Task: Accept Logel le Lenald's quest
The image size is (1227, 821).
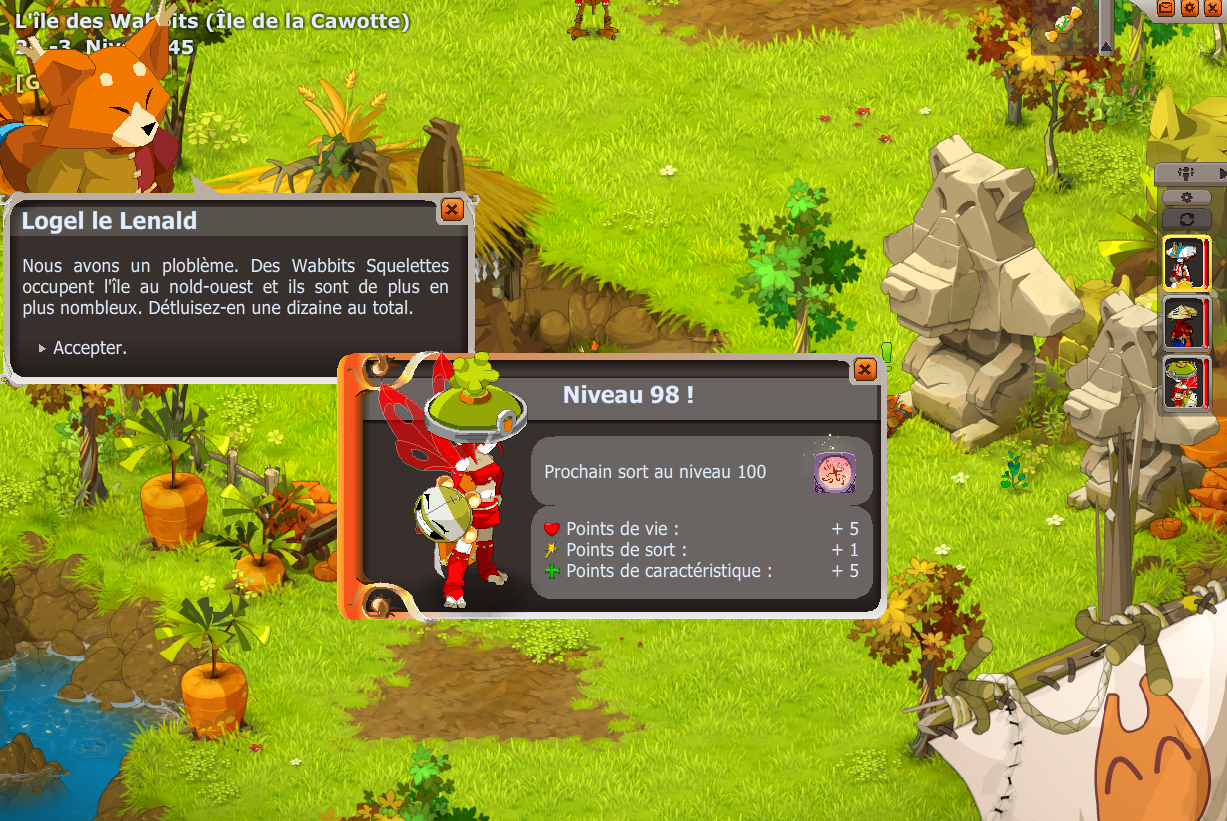Action: tap(89, 348)
